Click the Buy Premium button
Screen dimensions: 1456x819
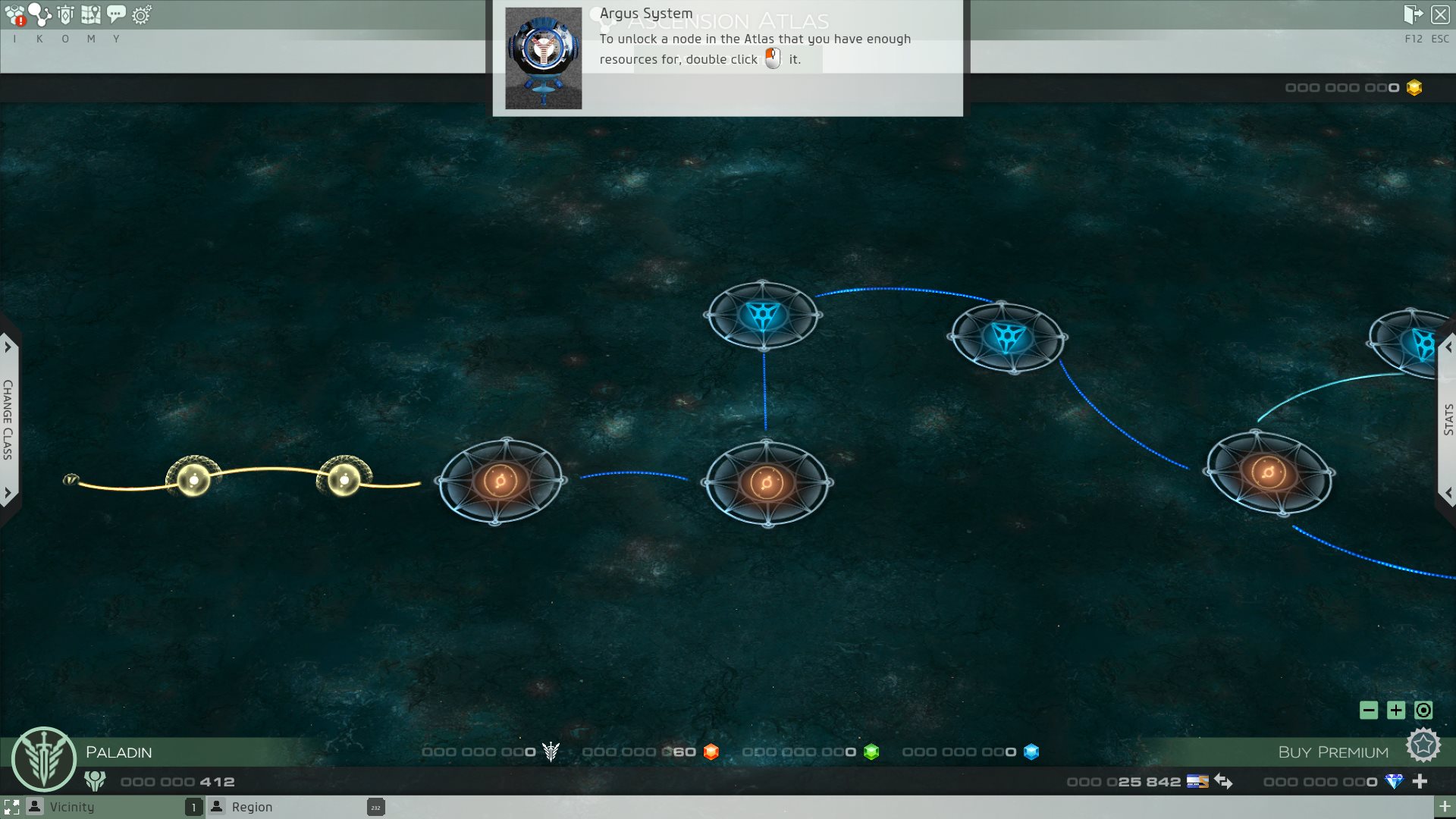point(1333,752)
